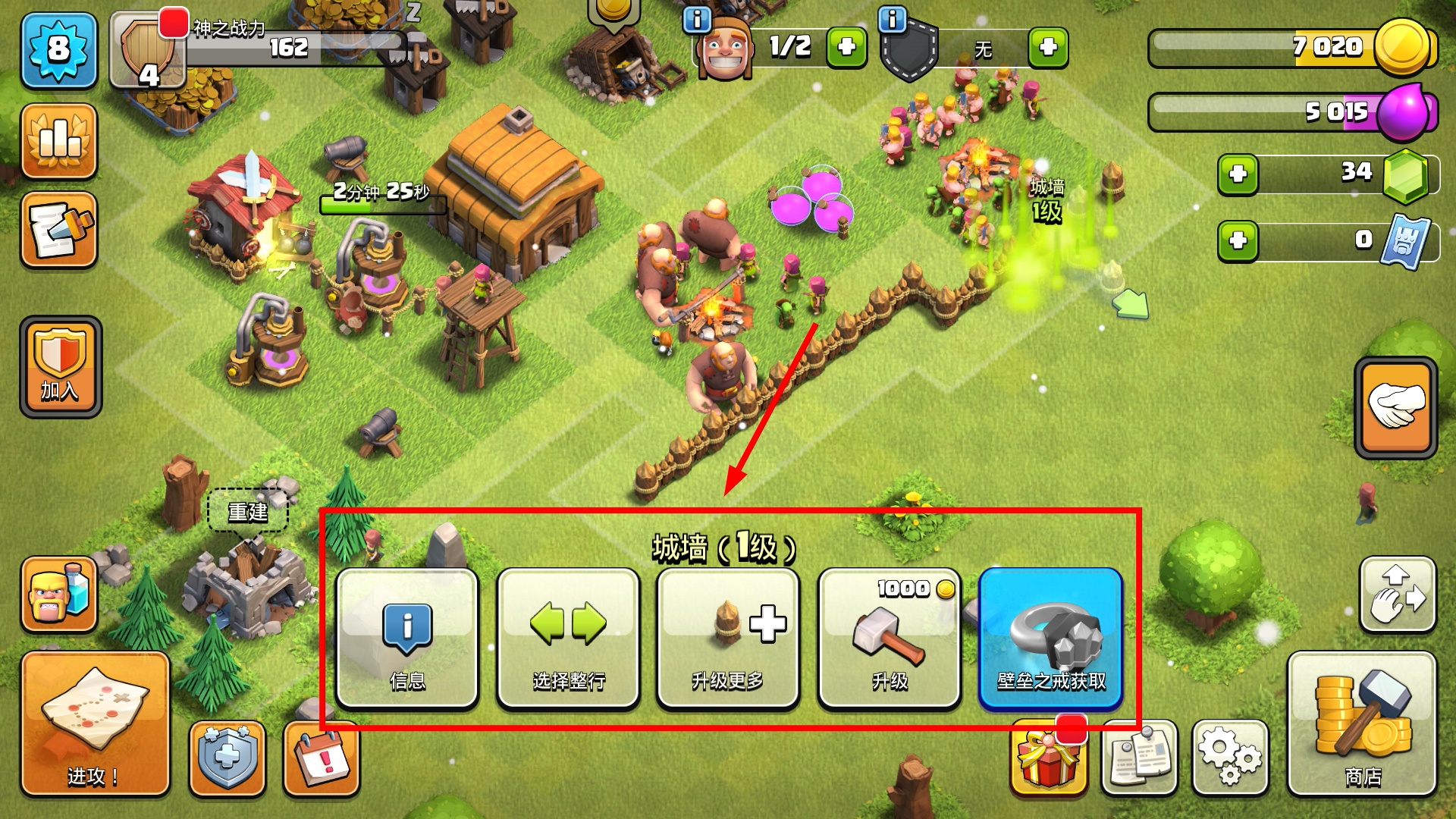
Task: Upgrade the wall with the 升级 hammer button
Action: click(889, 639)
